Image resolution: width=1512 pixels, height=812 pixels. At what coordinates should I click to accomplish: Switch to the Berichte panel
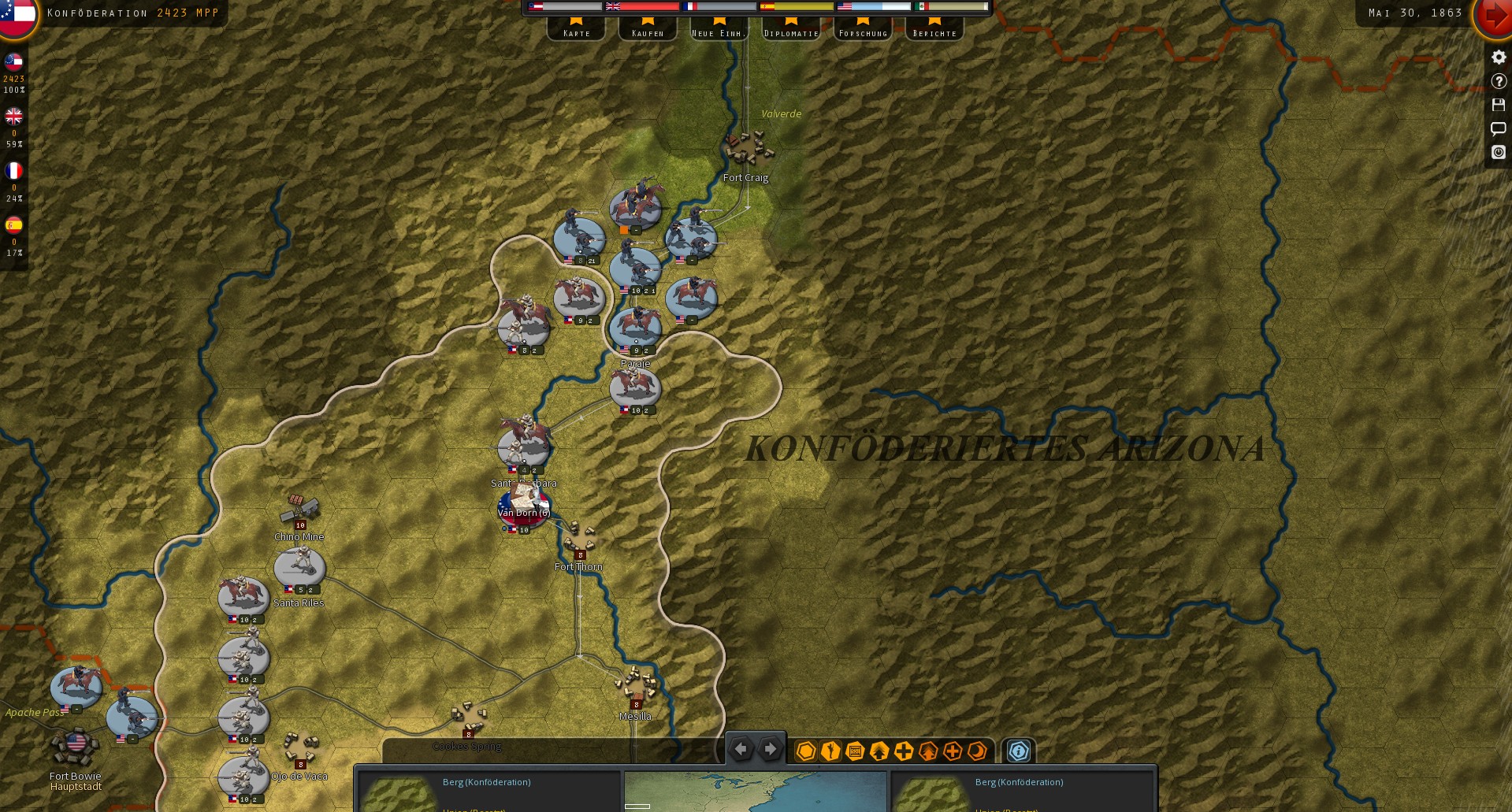click(934, 32)
